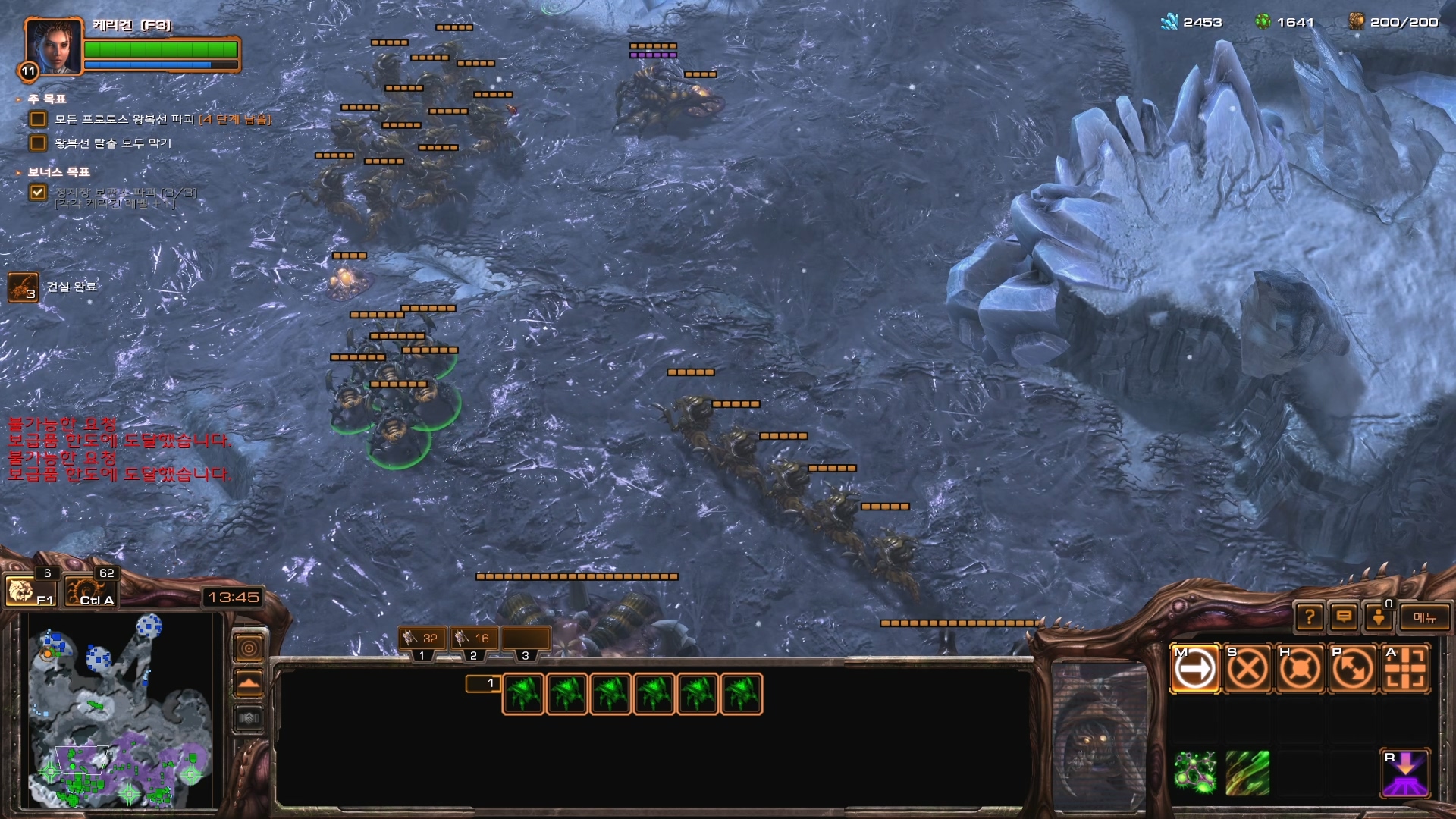Select control group 2 tab
Image resolution: width=1456 pixels, height=819 pixels.
point(473,639)
